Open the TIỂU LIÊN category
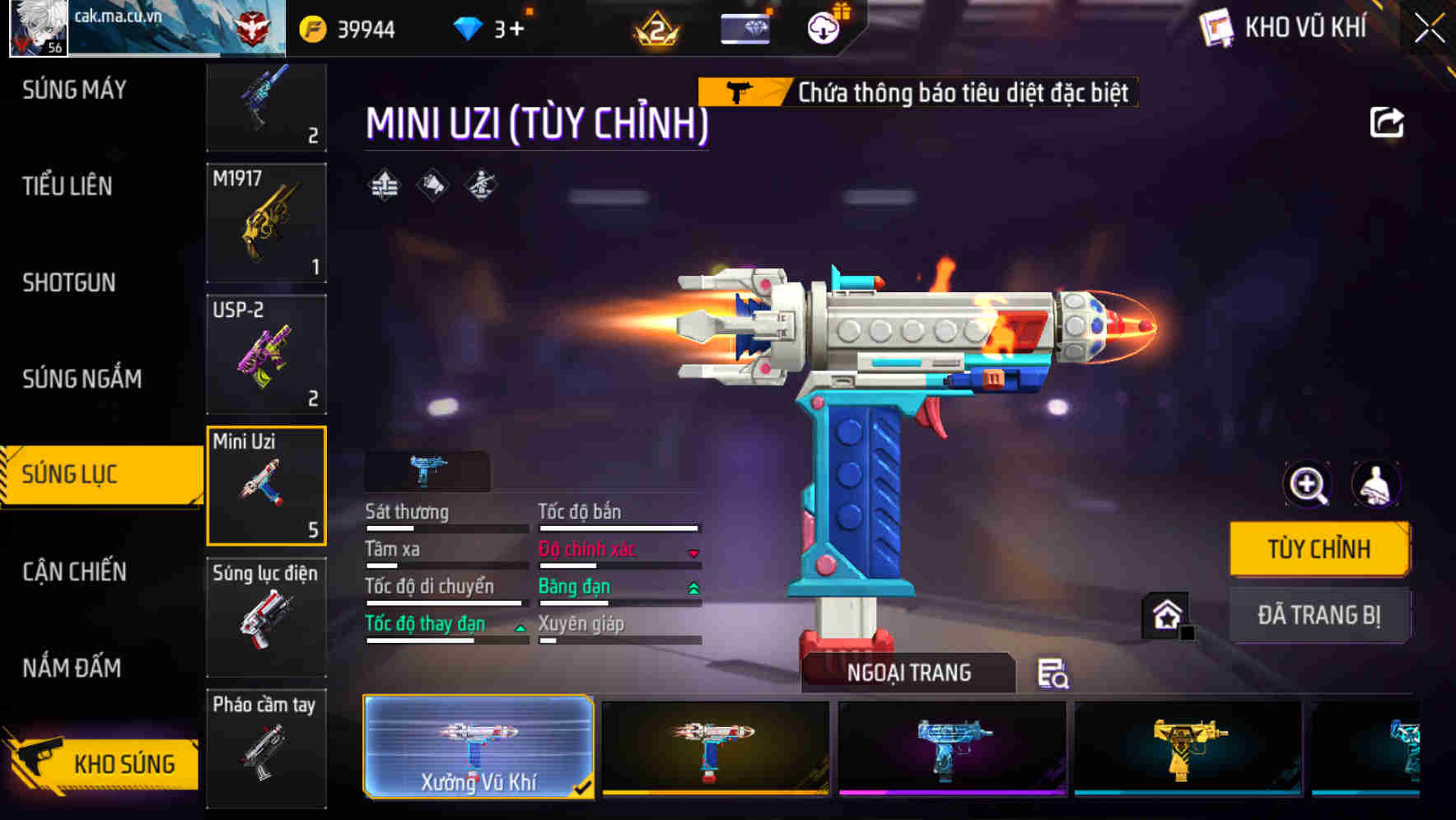Image resolution: width=1456 pixels, height=820 pixels. (68, 186)
